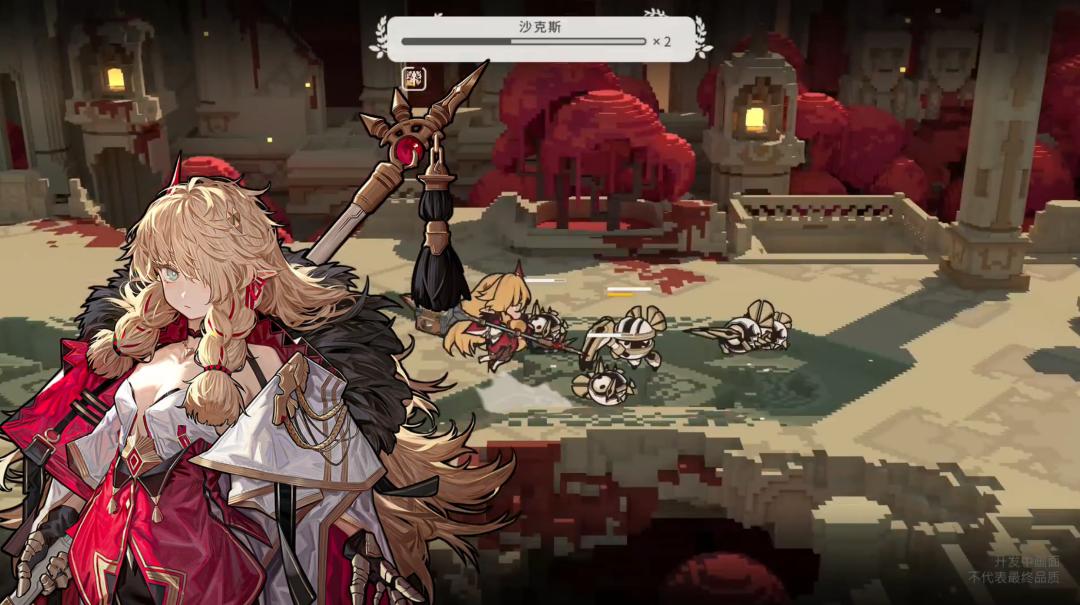Click the status effect icon under the boss bar

point(413,78)
